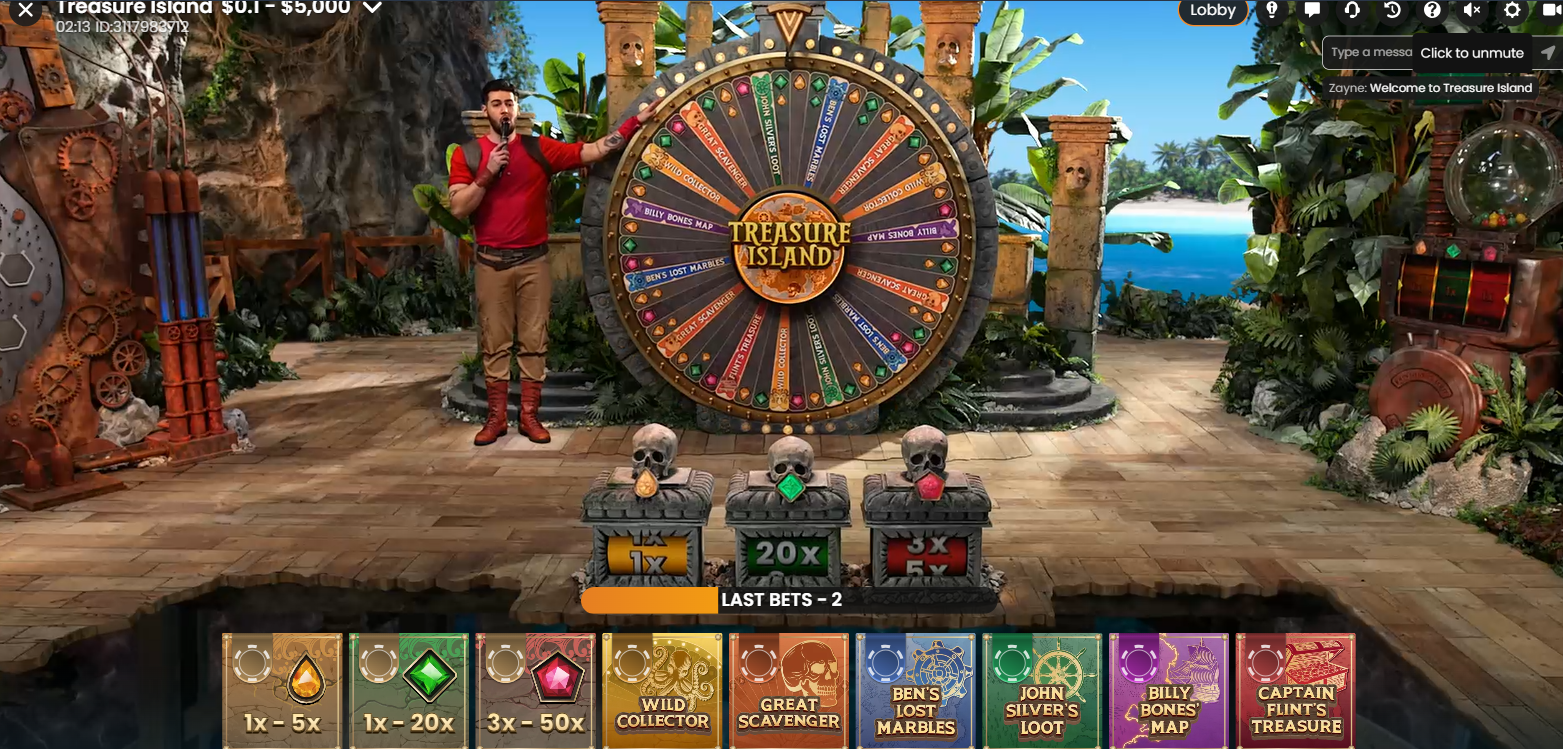Return to the Lobby
Screen dimensions: 1563x749
[x=1212, y=12]
